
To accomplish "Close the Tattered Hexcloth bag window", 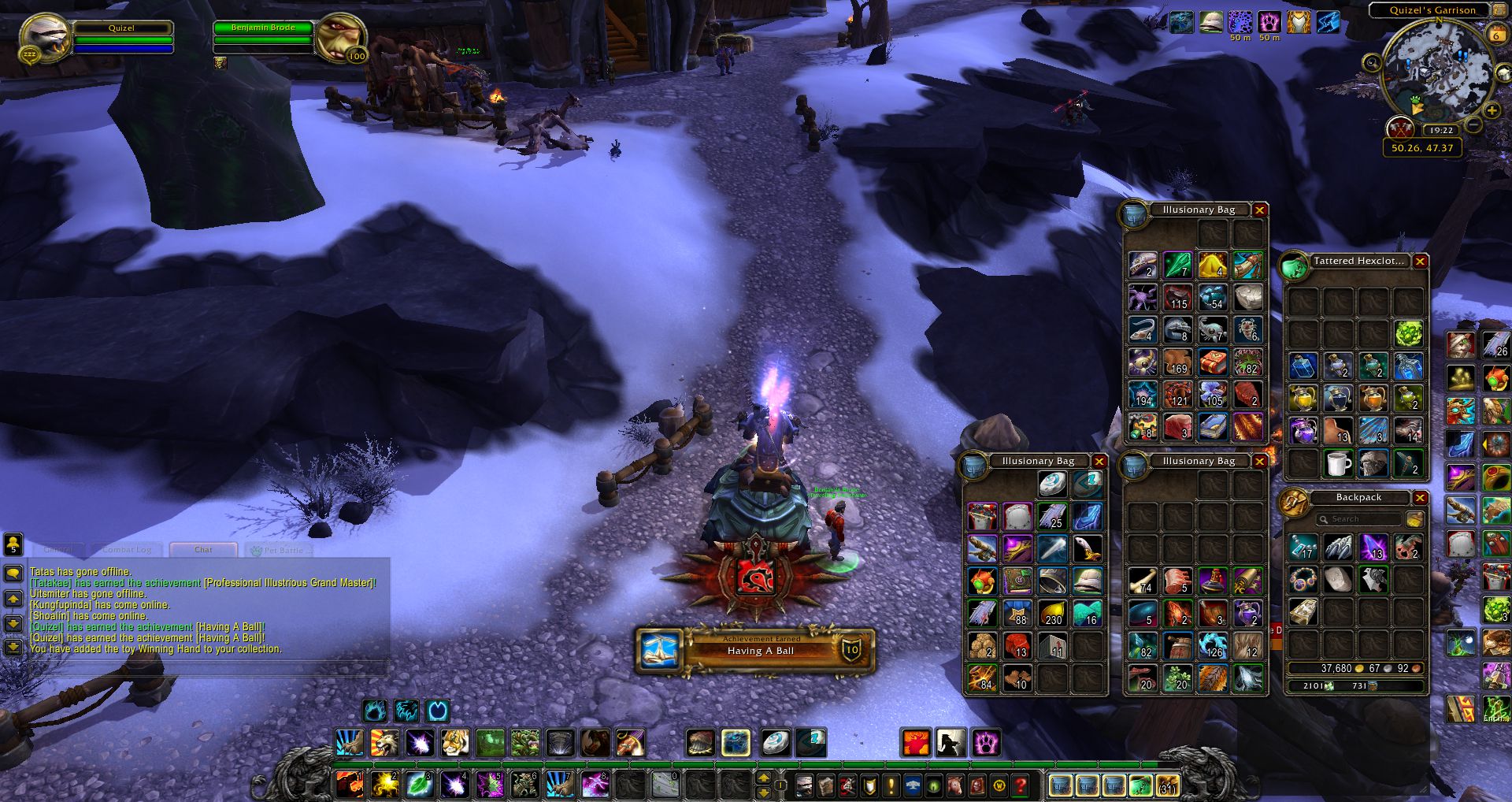I will [1420, 262].
